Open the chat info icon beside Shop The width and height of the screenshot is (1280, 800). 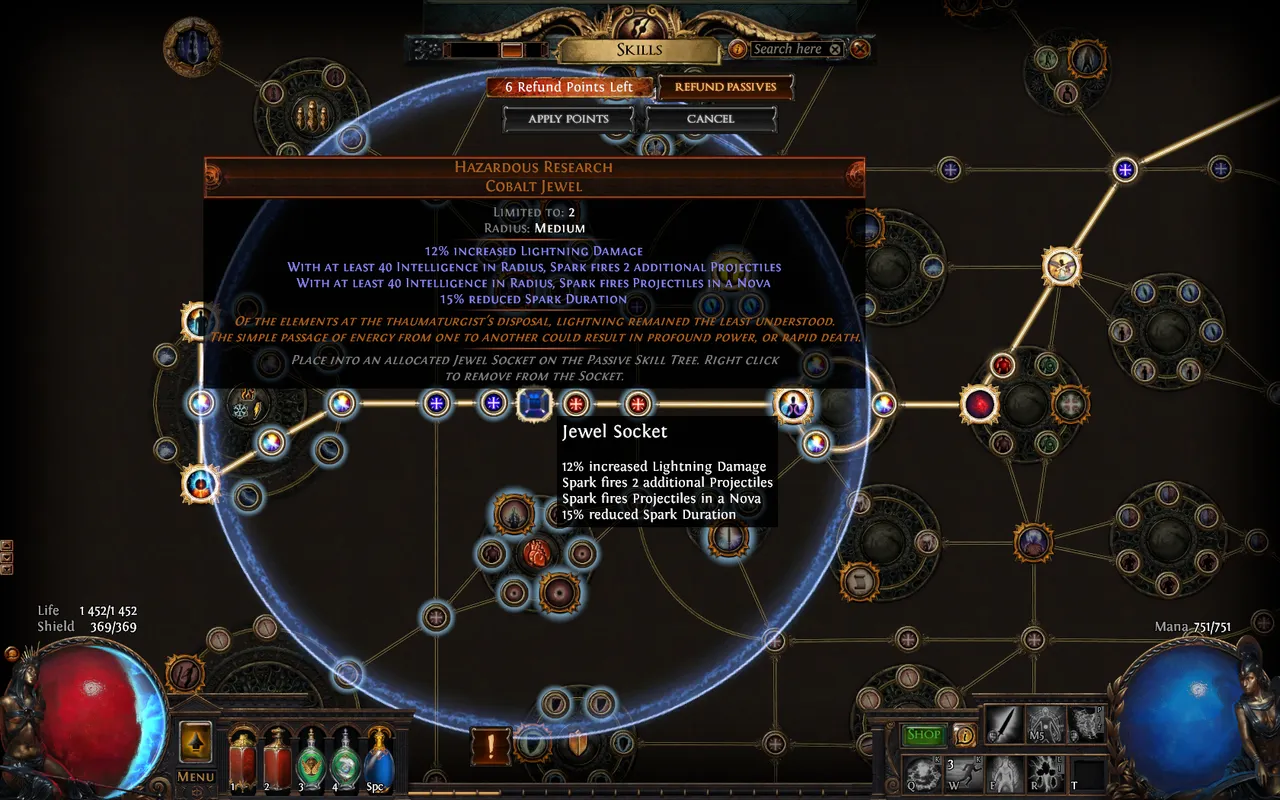[x=964, y=735]
